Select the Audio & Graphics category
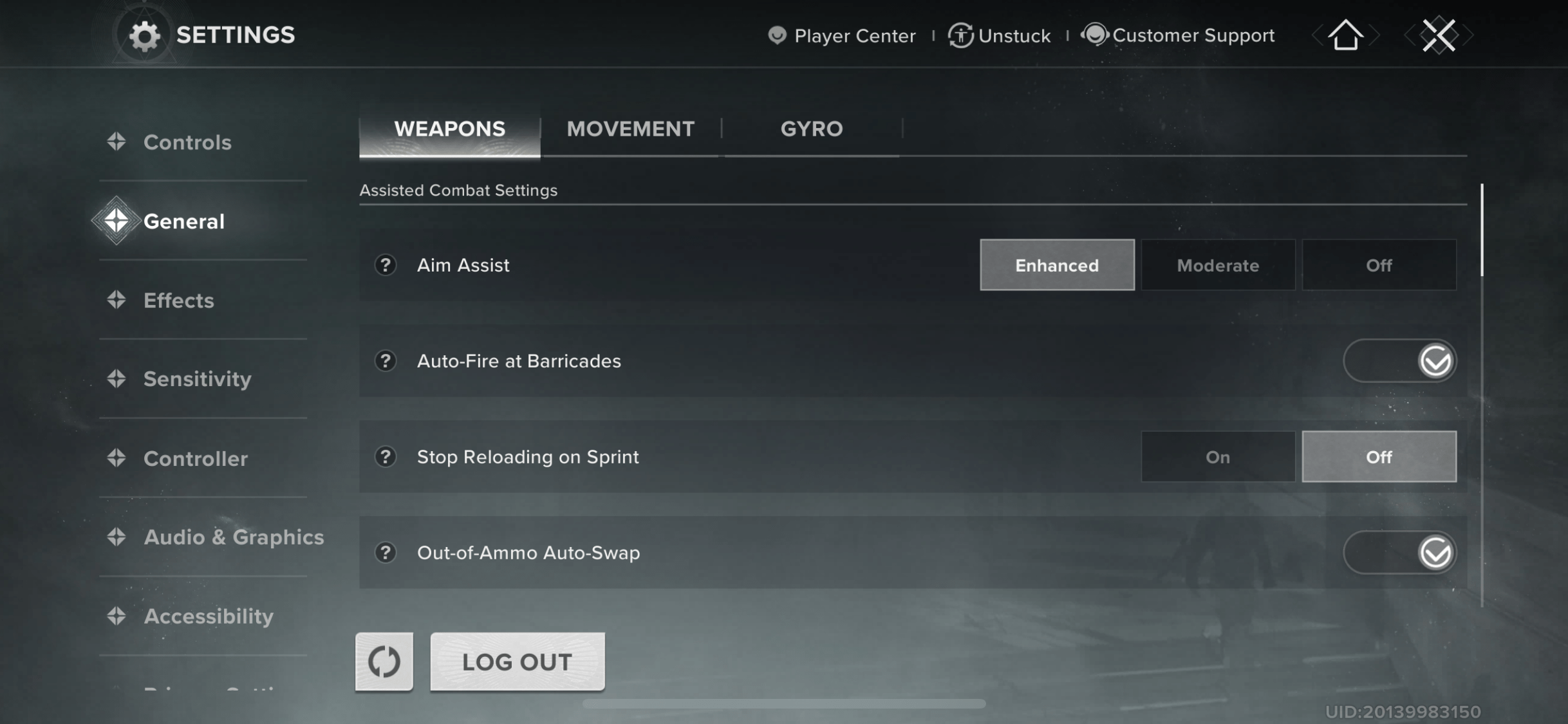The height and width of the screenshot is (724, 1568). pos(234,537)
